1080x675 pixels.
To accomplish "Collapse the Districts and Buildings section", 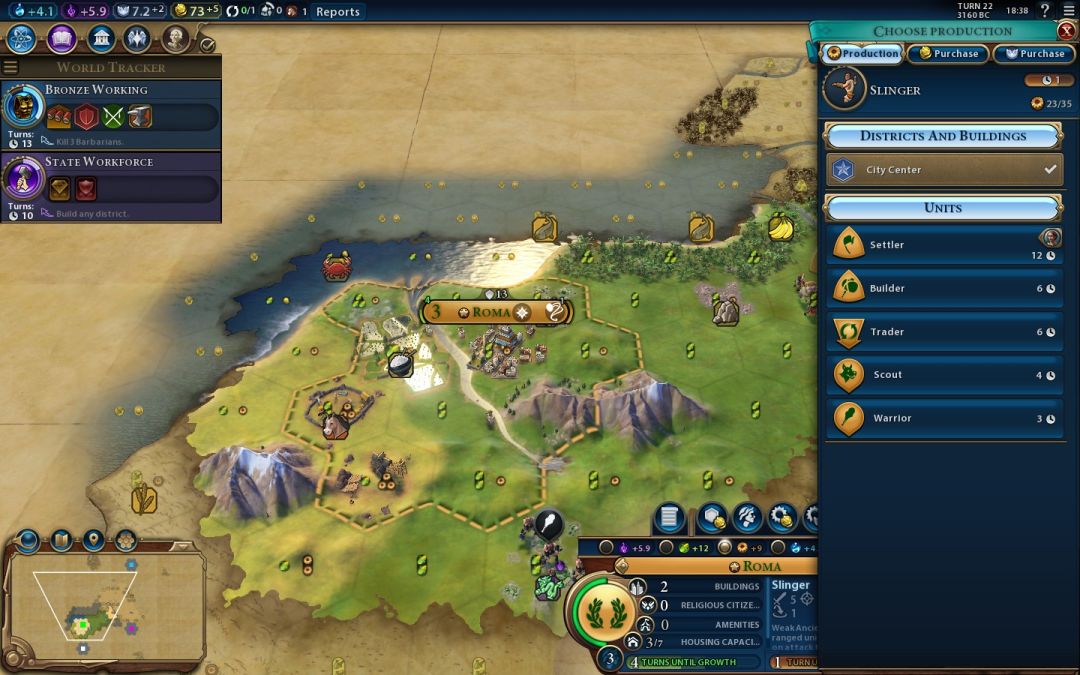I will (x=942, y=136).
